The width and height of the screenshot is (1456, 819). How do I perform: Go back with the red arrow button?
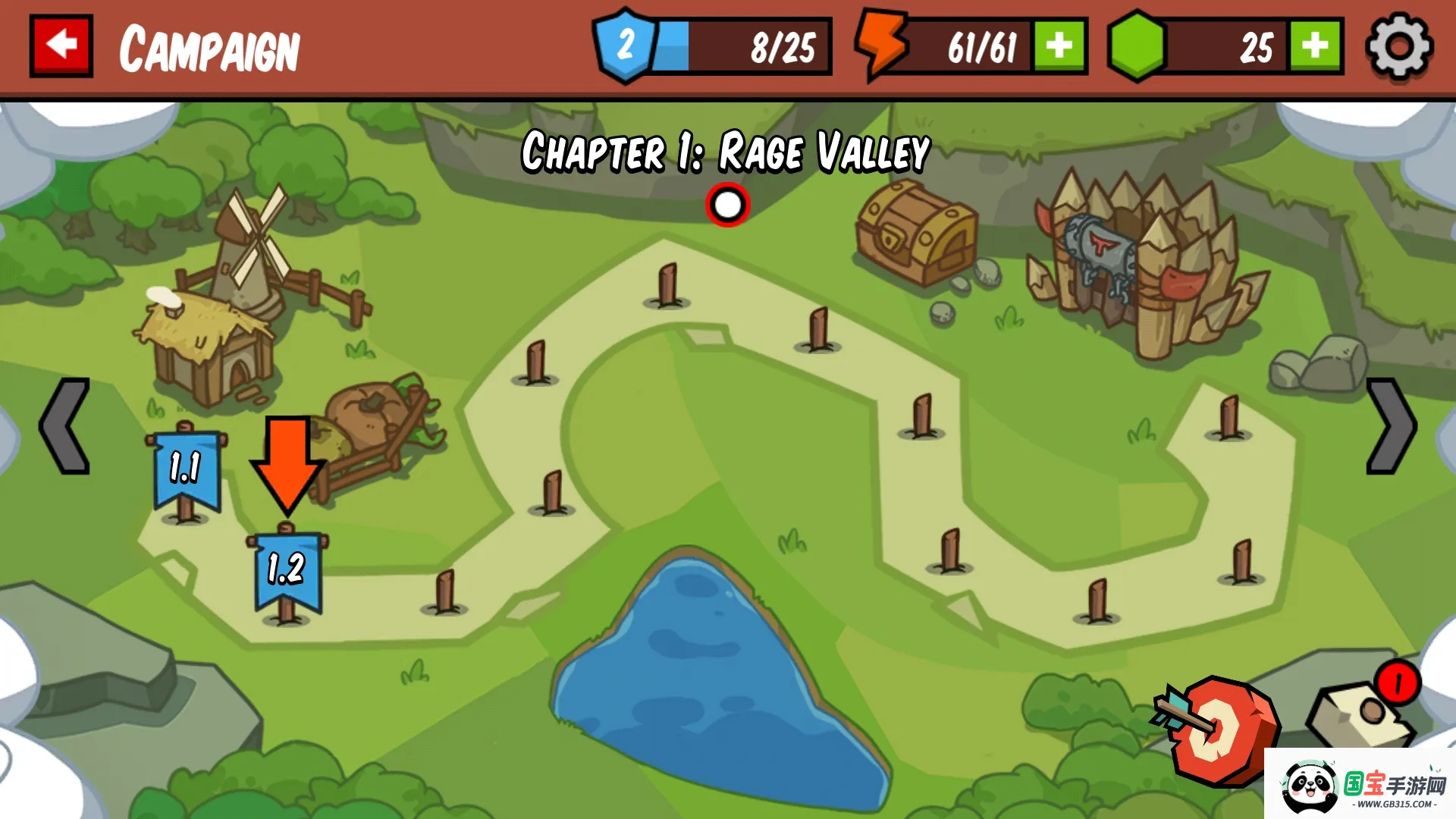pos(61,45)
